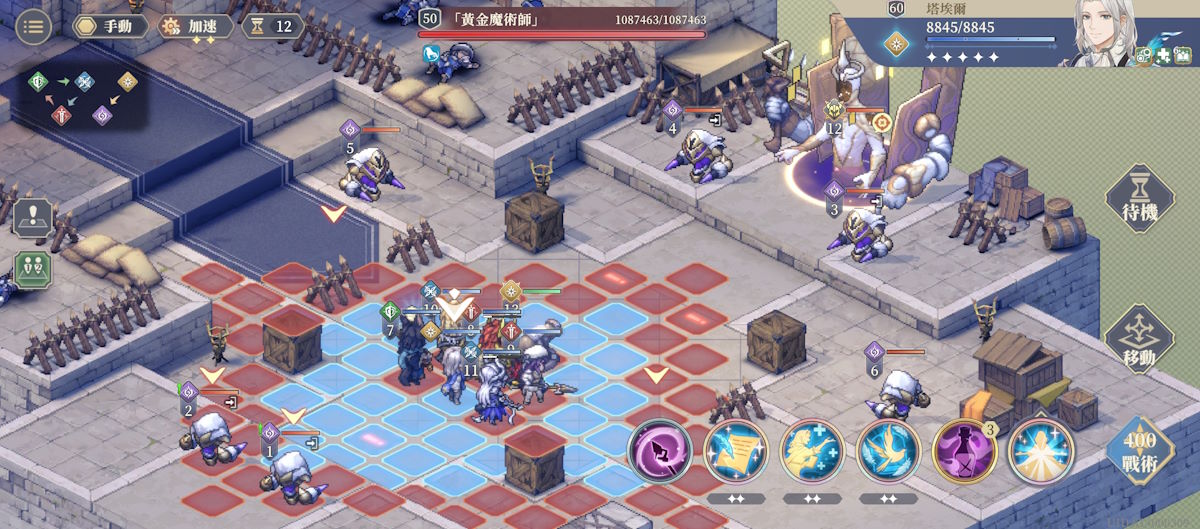Choose the 待機 standby action
The height and width of the screenshot is (529, 1200).
pyautogui.click(x=1141, y=200)
